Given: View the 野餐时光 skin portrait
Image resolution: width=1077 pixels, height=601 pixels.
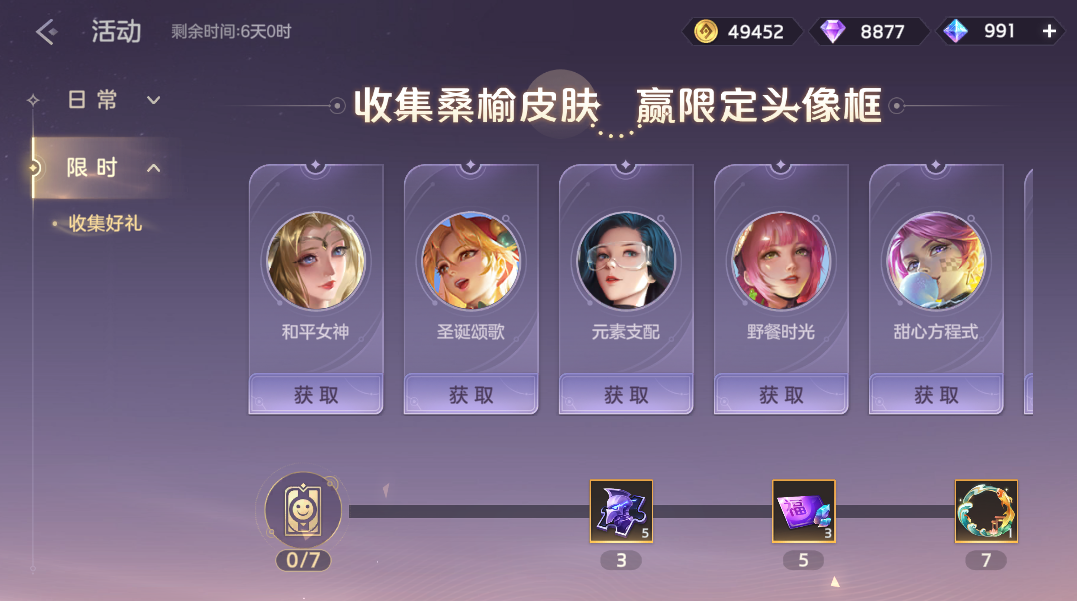Looking at the screenshot, I should coord(781,260).
